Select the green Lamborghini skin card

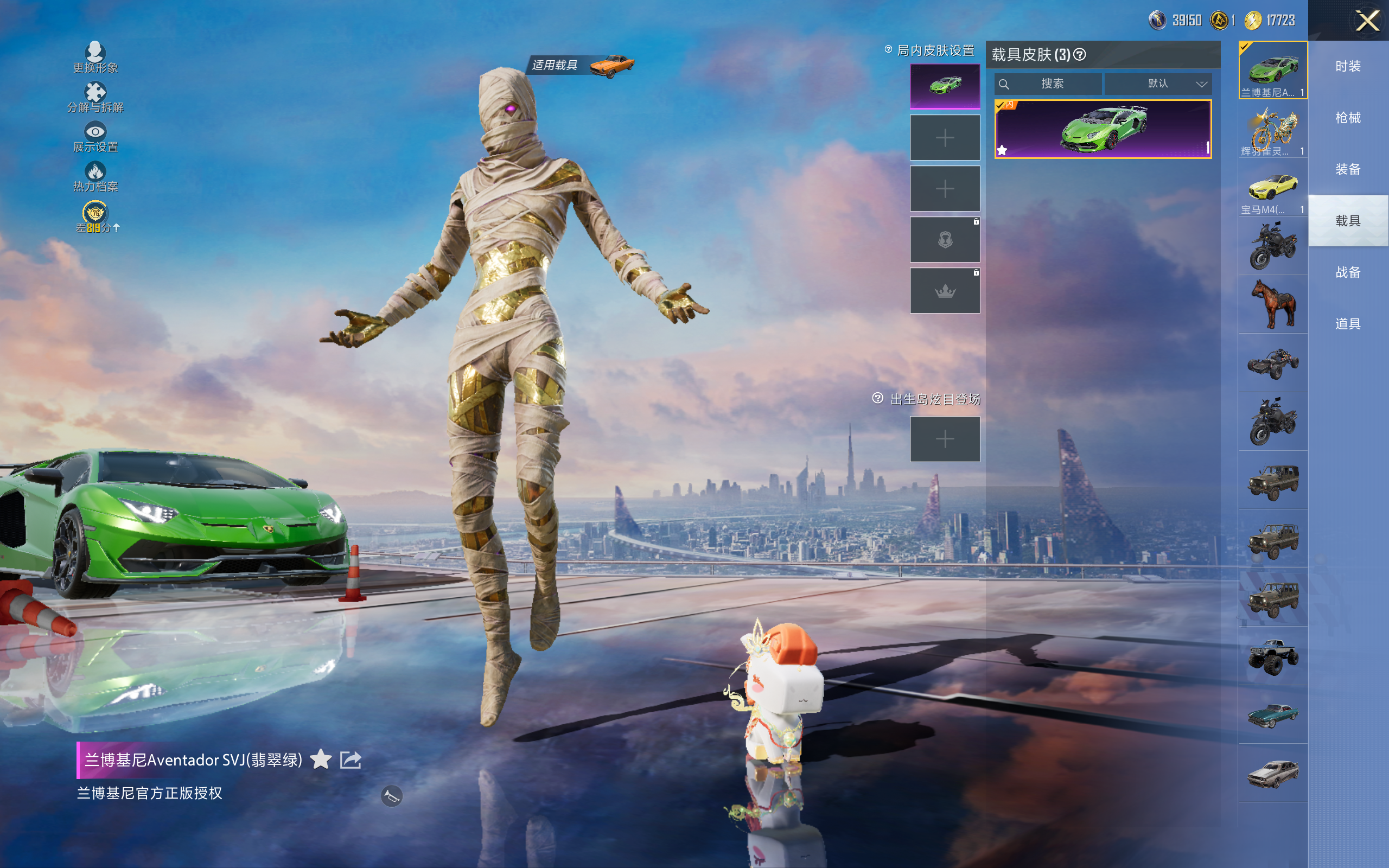click(x=1103, y=129)
